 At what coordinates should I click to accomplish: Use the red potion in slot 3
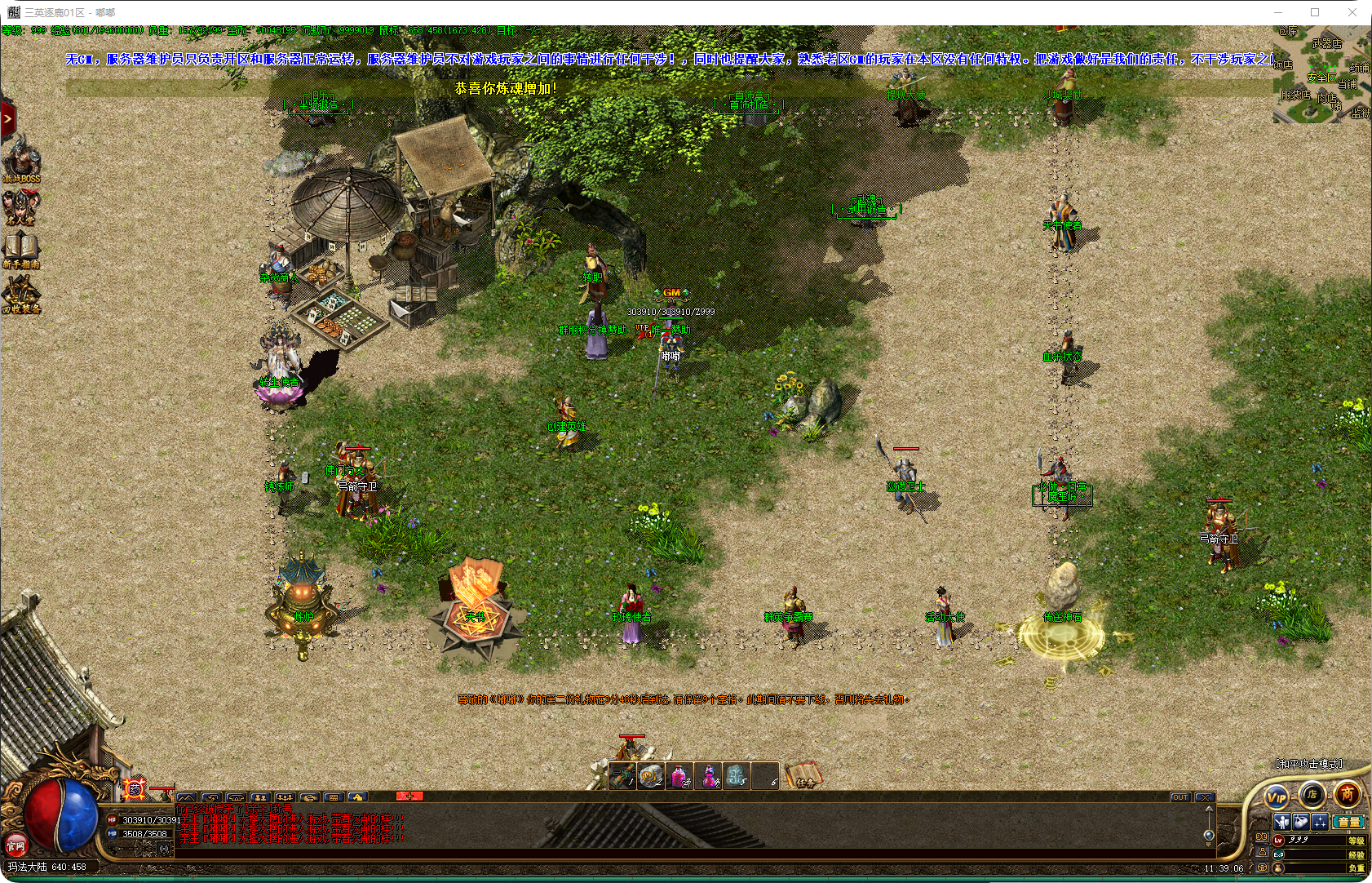(679, 775)
